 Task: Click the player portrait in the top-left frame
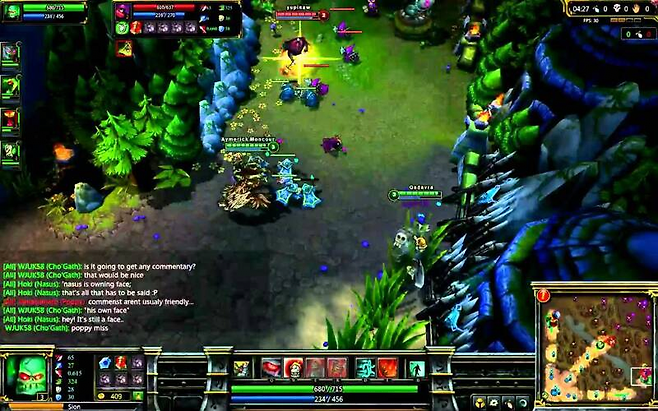click(12, 10)
